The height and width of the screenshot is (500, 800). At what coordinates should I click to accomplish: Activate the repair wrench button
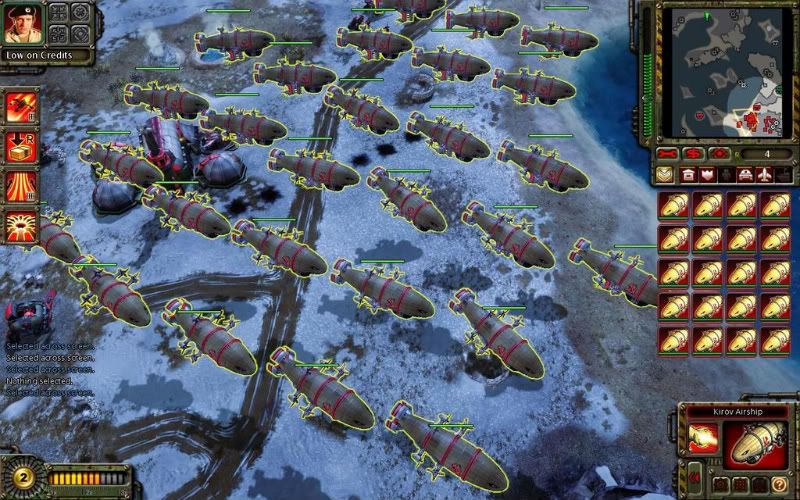668,154
